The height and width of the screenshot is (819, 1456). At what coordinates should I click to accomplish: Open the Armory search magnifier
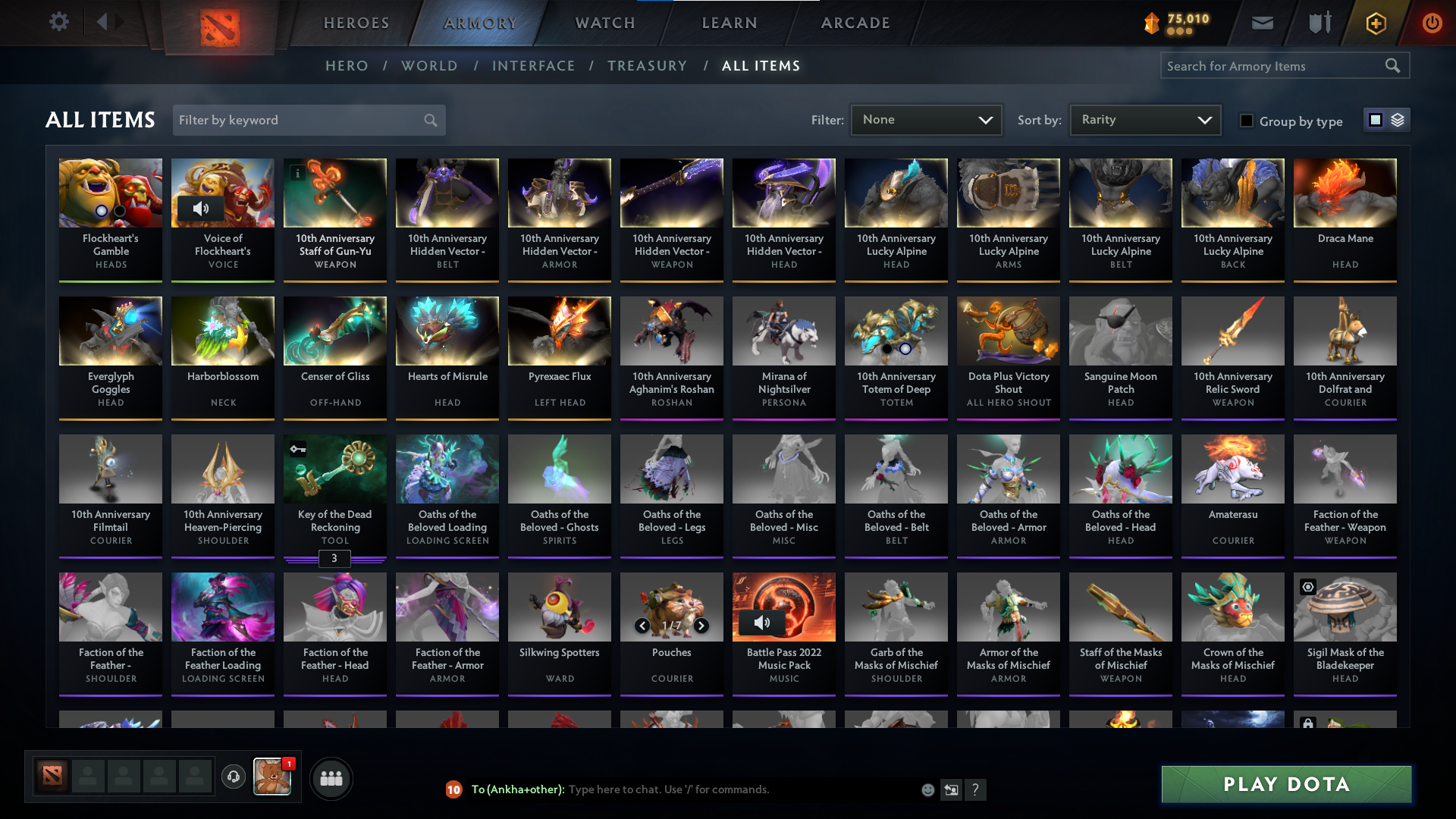click(x=1394, y=65)
